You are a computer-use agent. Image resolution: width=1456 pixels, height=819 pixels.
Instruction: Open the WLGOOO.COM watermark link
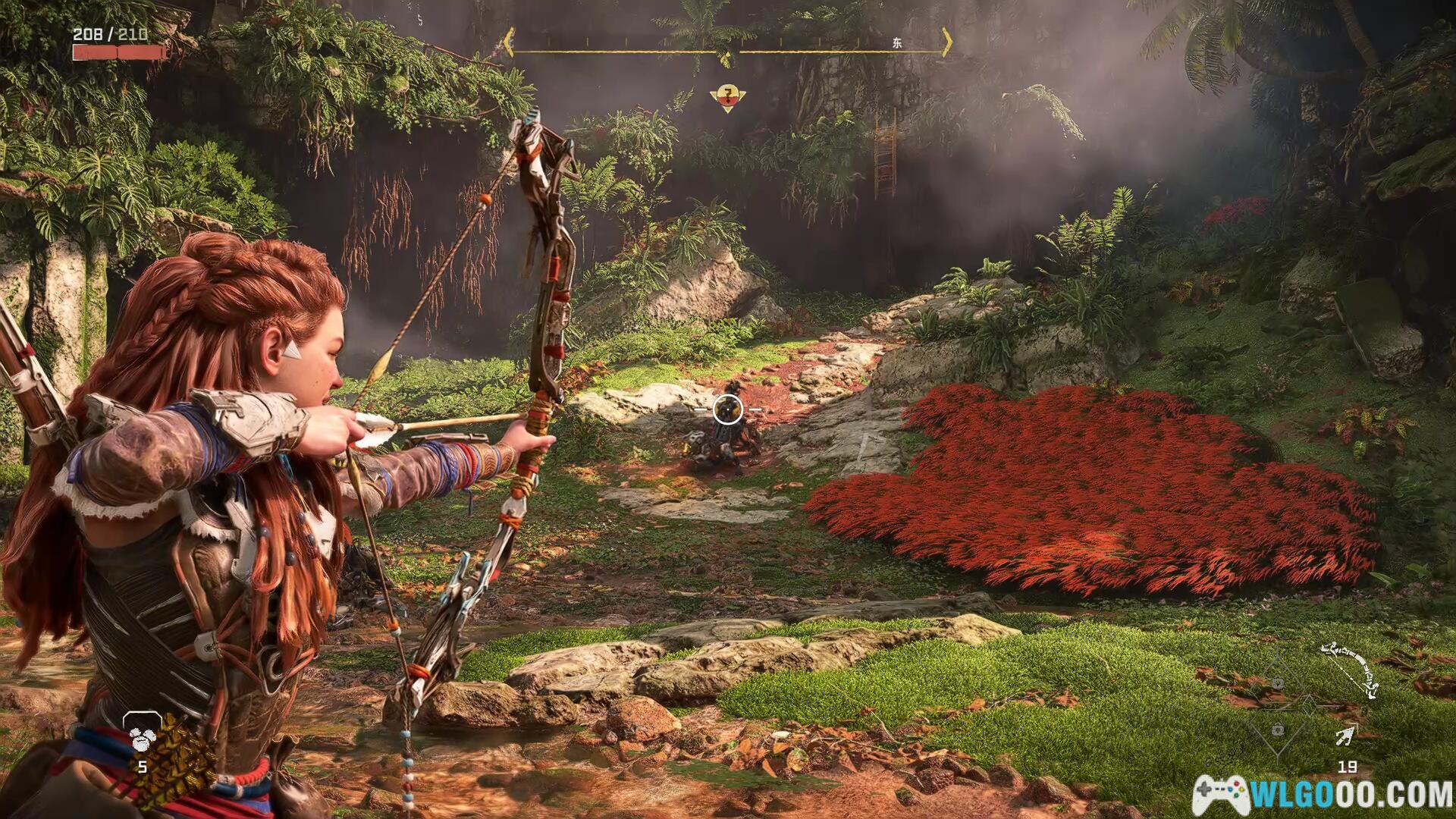1323,793
